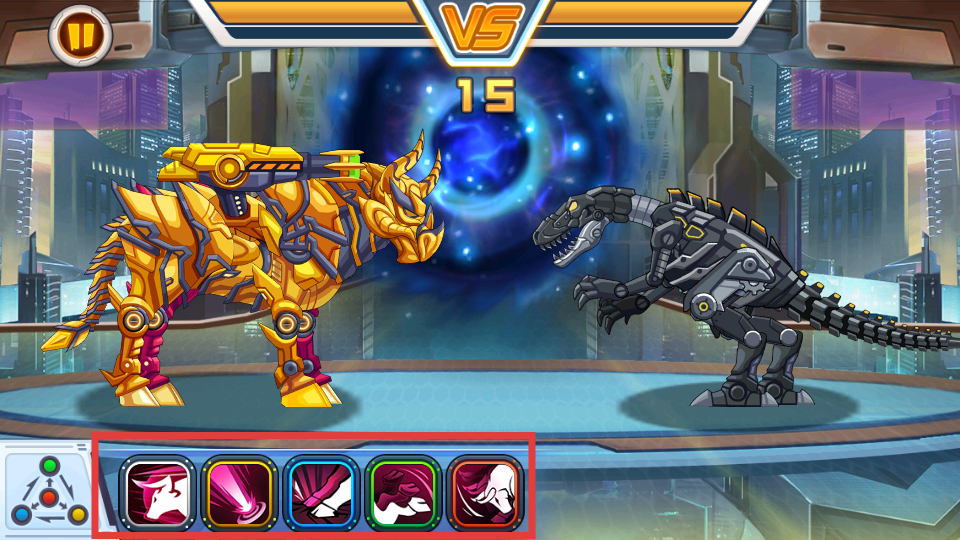
Task: Trigger the green-bordered skill icon
Action: pos(402,492)
